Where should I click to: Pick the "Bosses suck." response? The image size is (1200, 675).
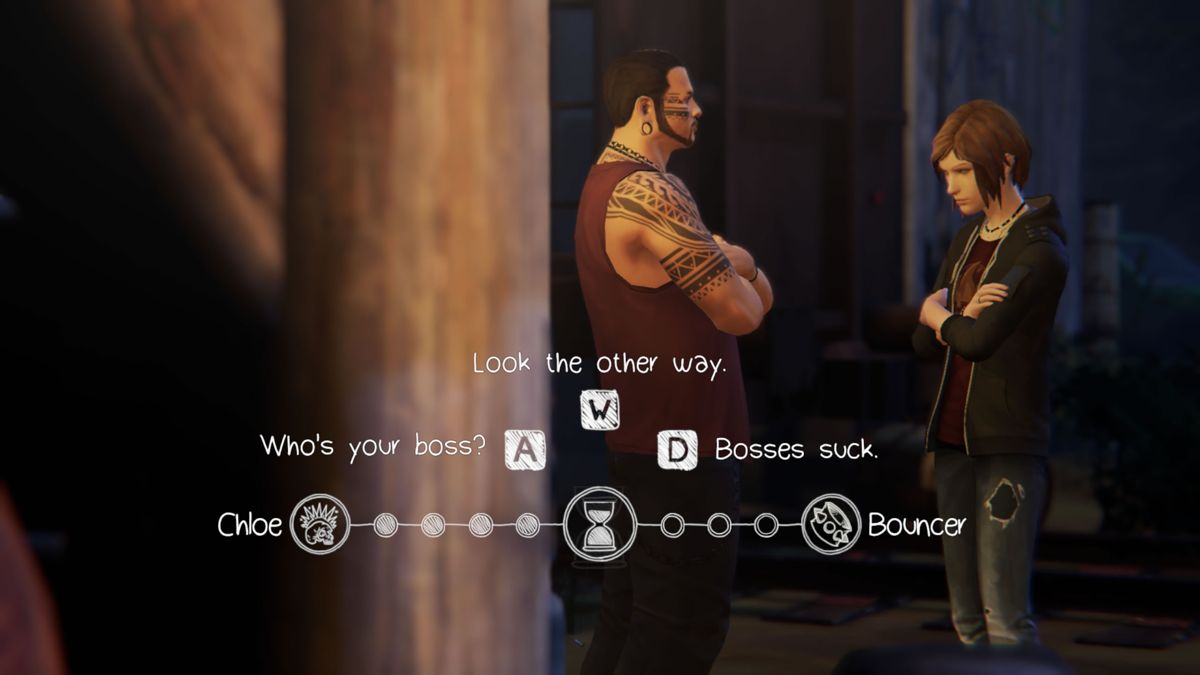pyautogui.click(x=796, y=450)
